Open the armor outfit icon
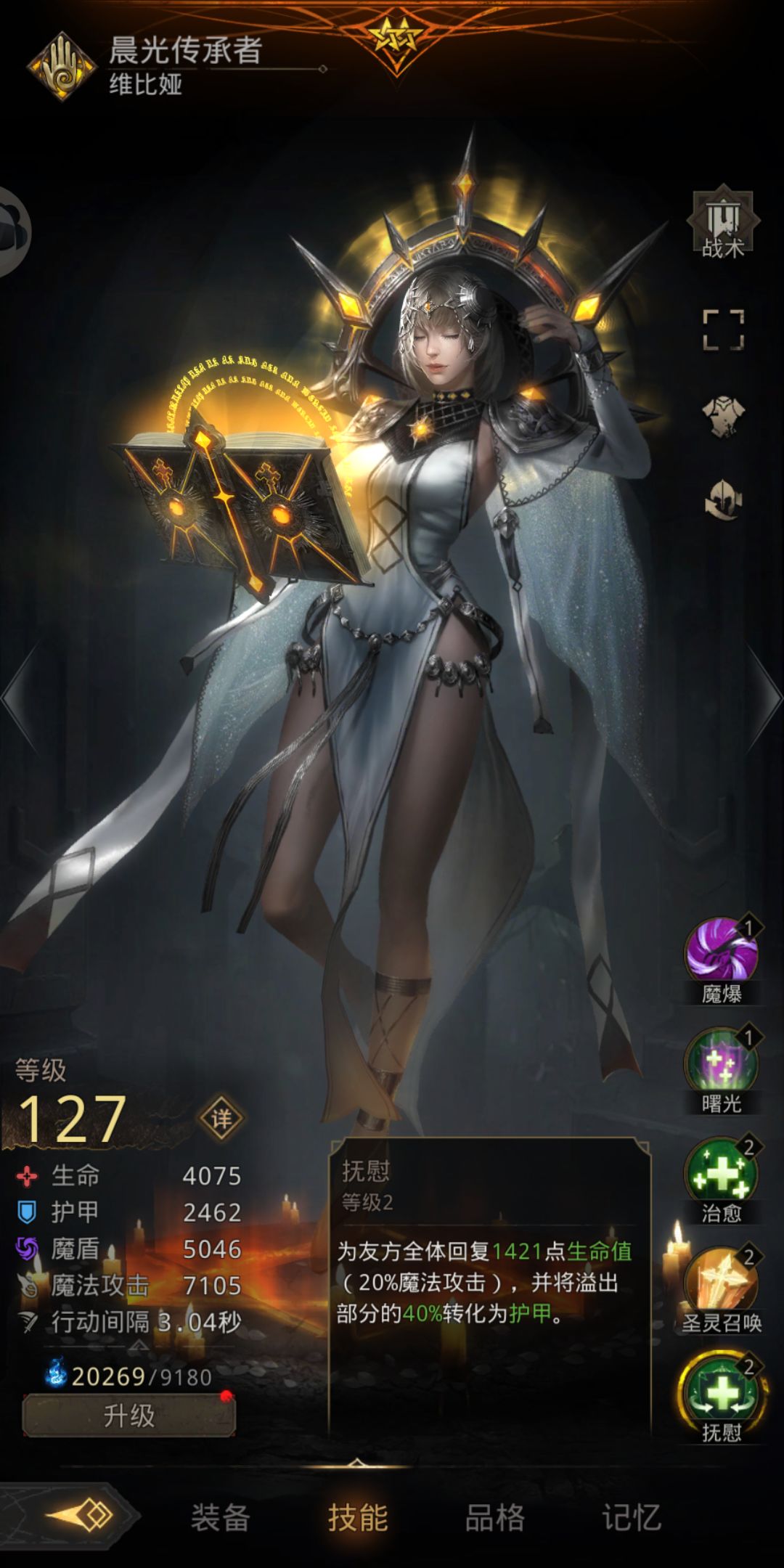Viewport: 784px width, 1568px height. pyautogui.click(x=723, y=416)
